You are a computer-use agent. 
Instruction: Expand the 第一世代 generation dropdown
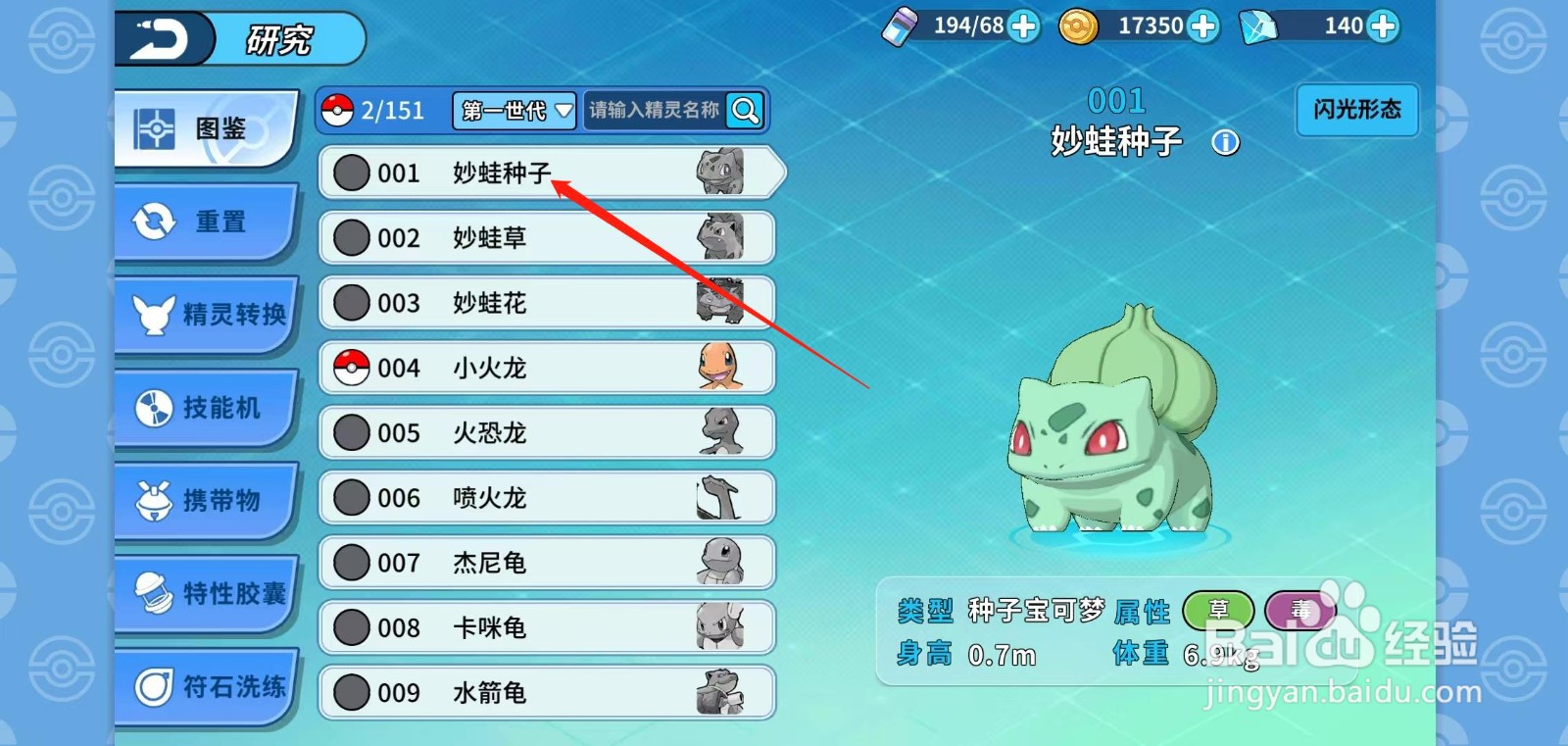tap(513, 111)
